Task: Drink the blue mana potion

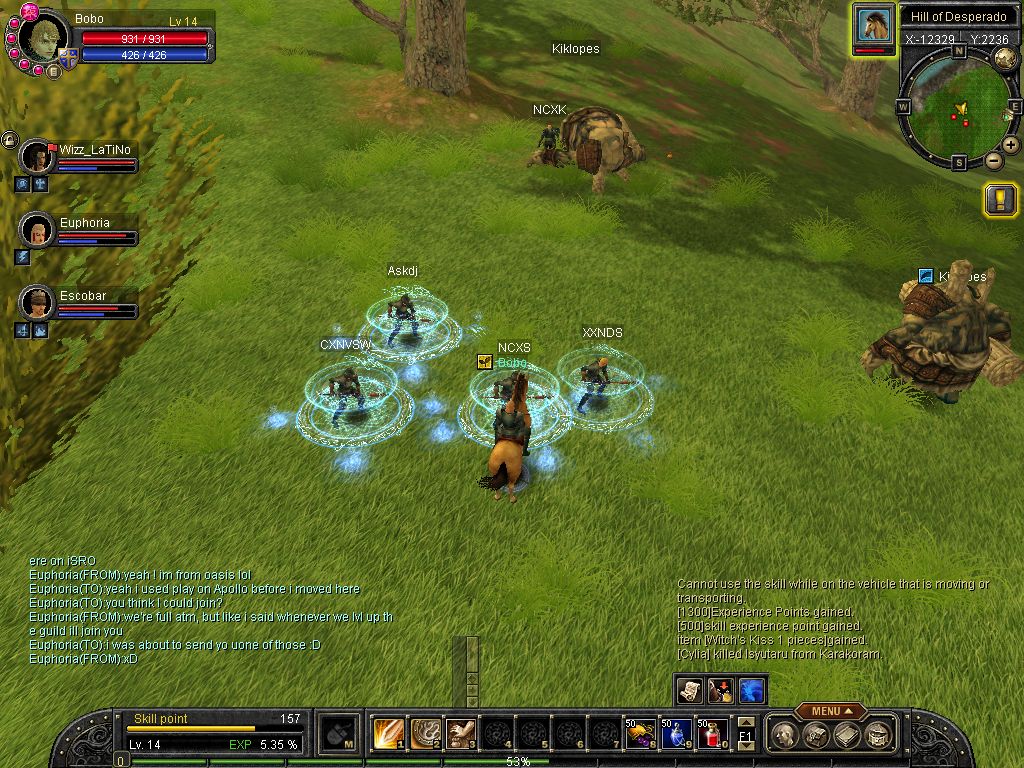Action: 676,734
